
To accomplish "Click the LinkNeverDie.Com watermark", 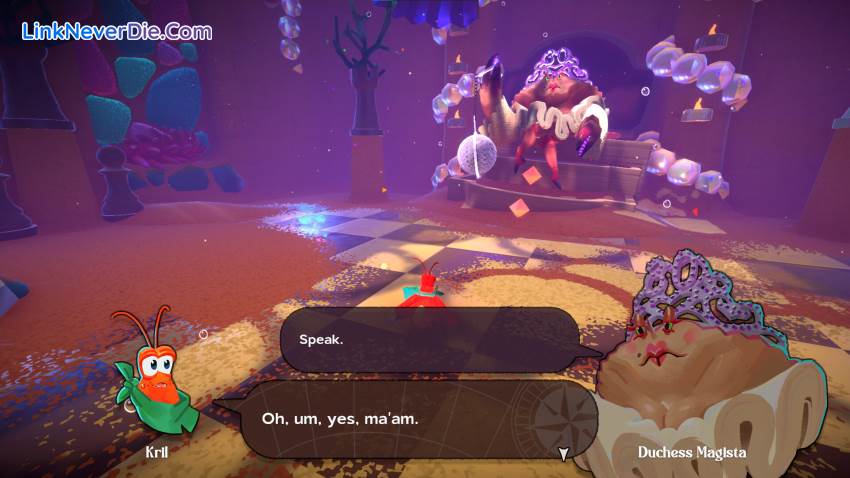I will pyautogui.click(x=117, y=32).
